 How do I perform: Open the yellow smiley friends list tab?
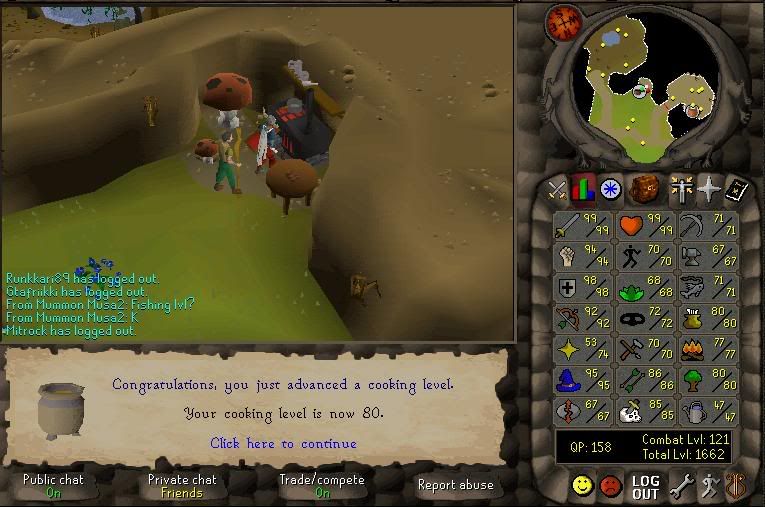point(581,487)
